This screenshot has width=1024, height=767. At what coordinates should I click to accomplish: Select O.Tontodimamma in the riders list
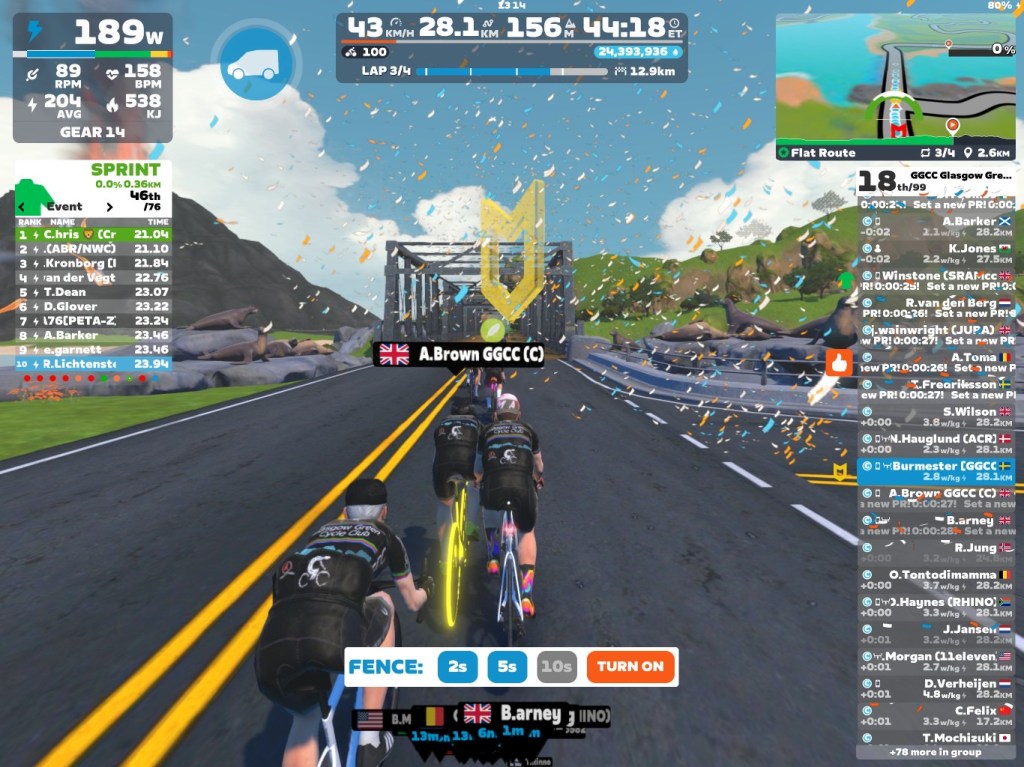click(934, 580)
